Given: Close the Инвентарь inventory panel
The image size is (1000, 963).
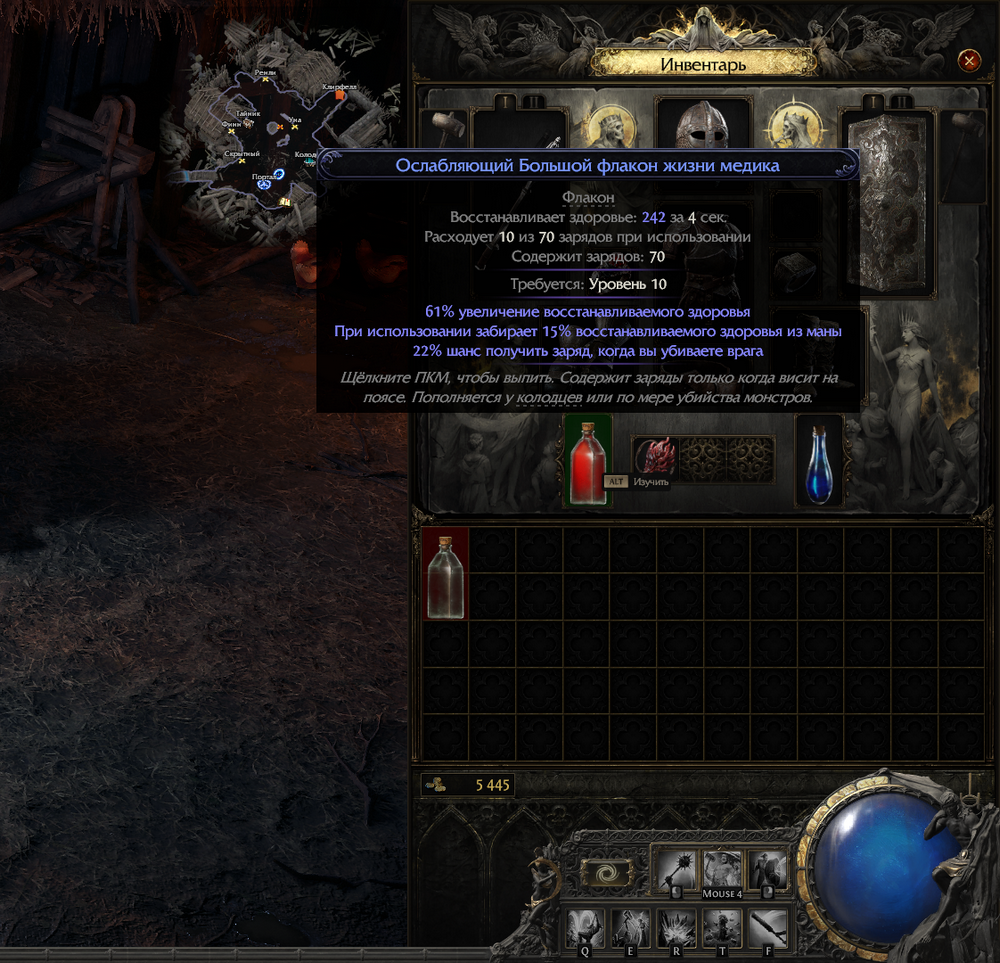Looking at the screenshot, I should (969, 61).
